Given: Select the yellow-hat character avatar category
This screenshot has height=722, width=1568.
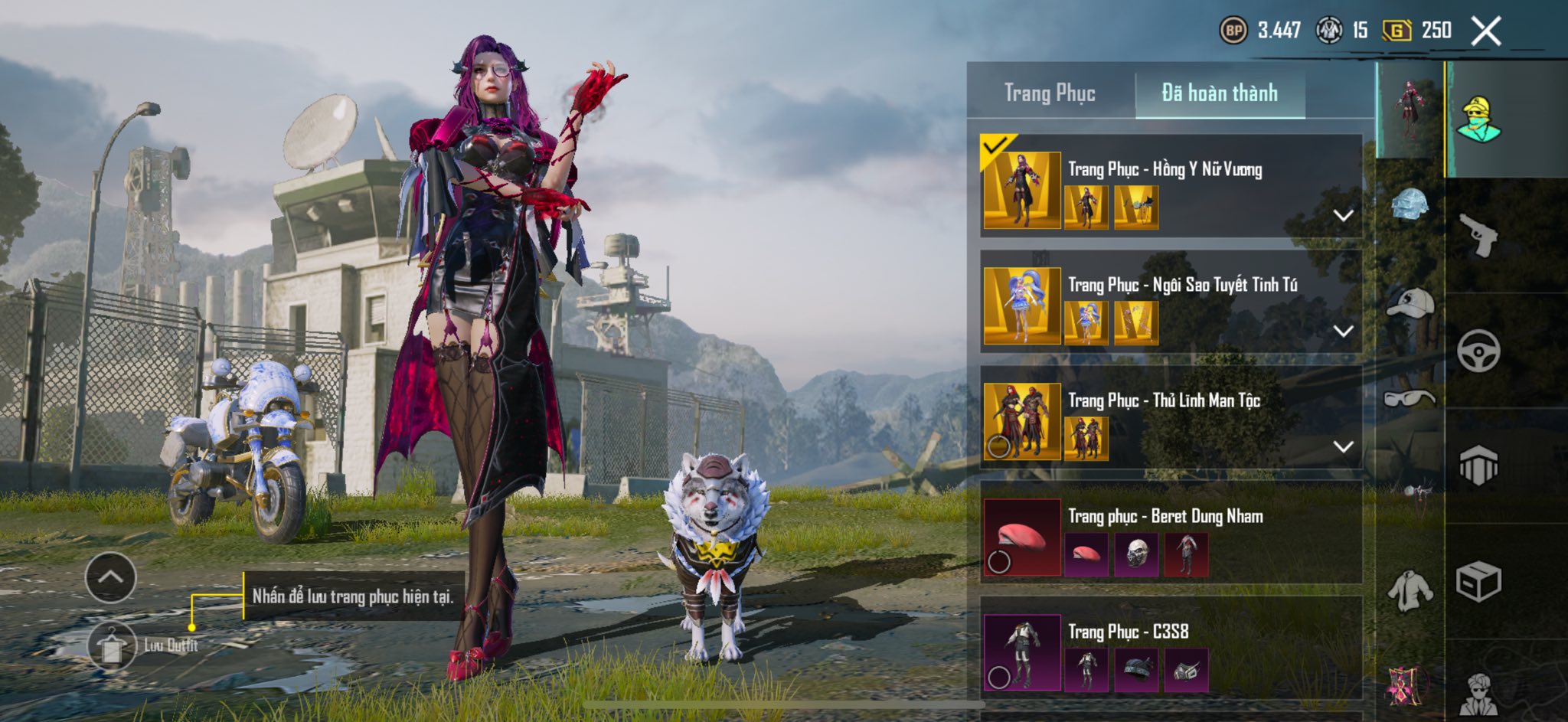Looking at the screenshot, I should point(1479,119).
